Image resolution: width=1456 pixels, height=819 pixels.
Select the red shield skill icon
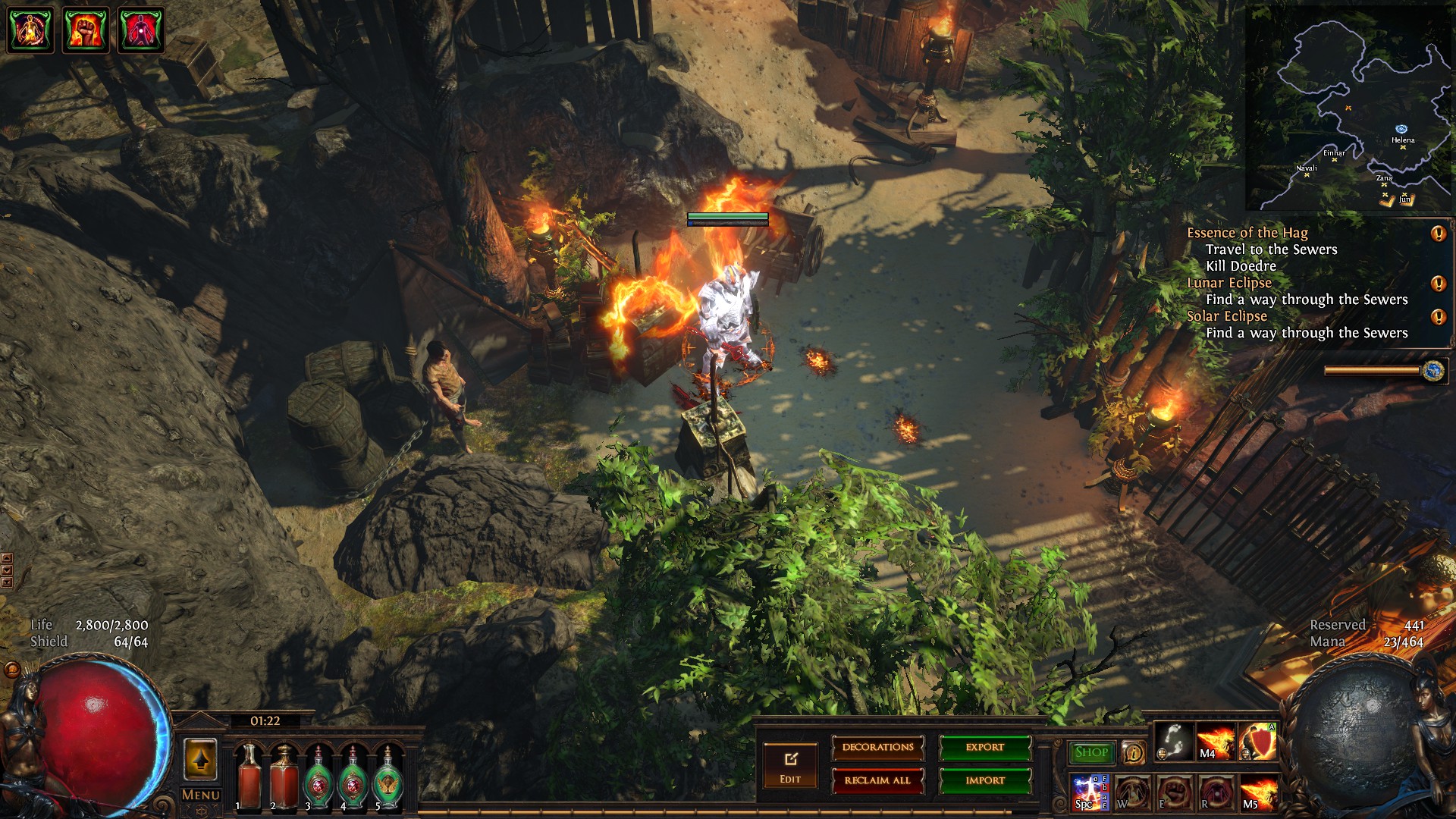1258,742
